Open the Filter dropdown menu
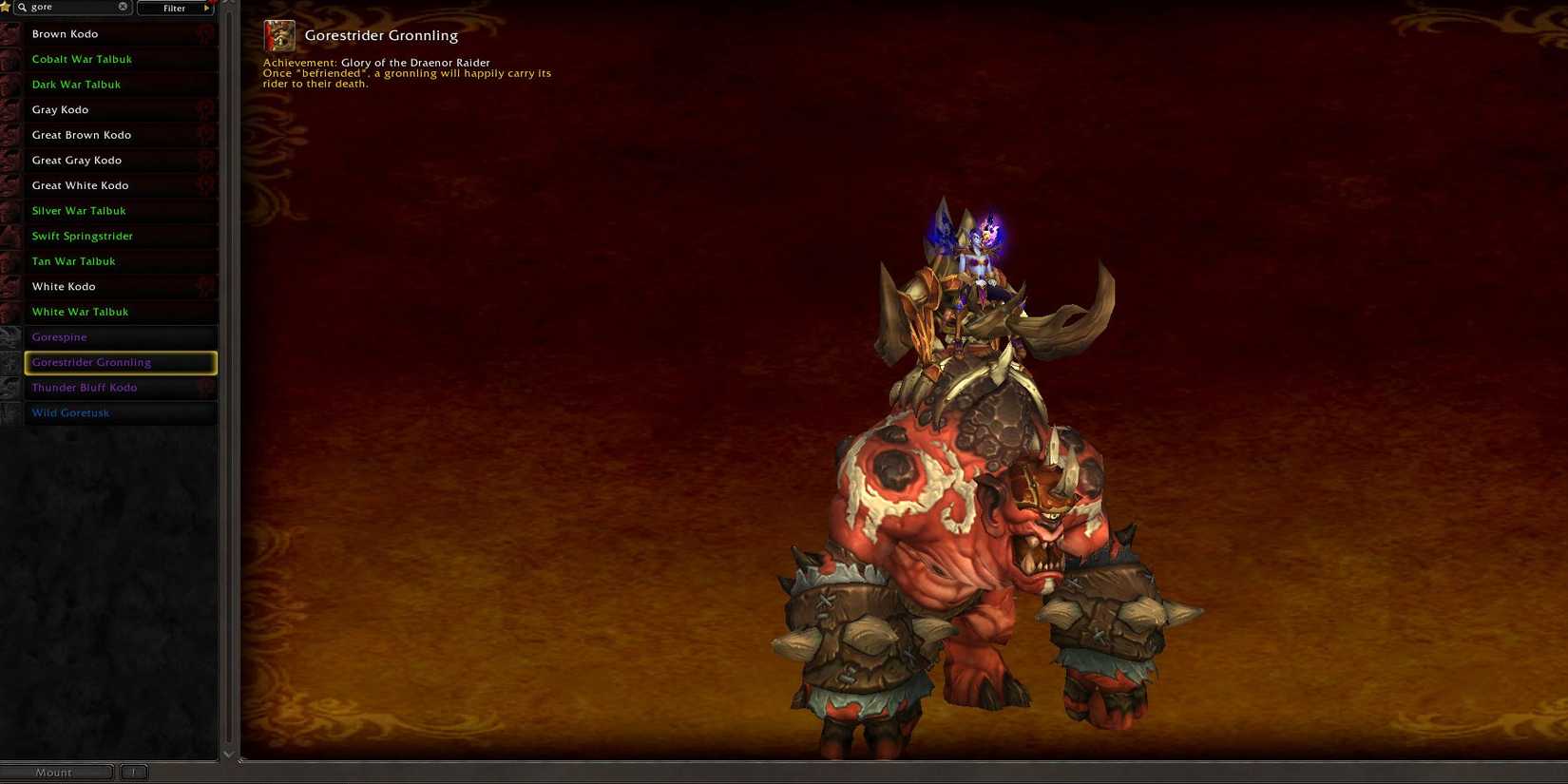1568x784 pixels. tap(175, 8)
